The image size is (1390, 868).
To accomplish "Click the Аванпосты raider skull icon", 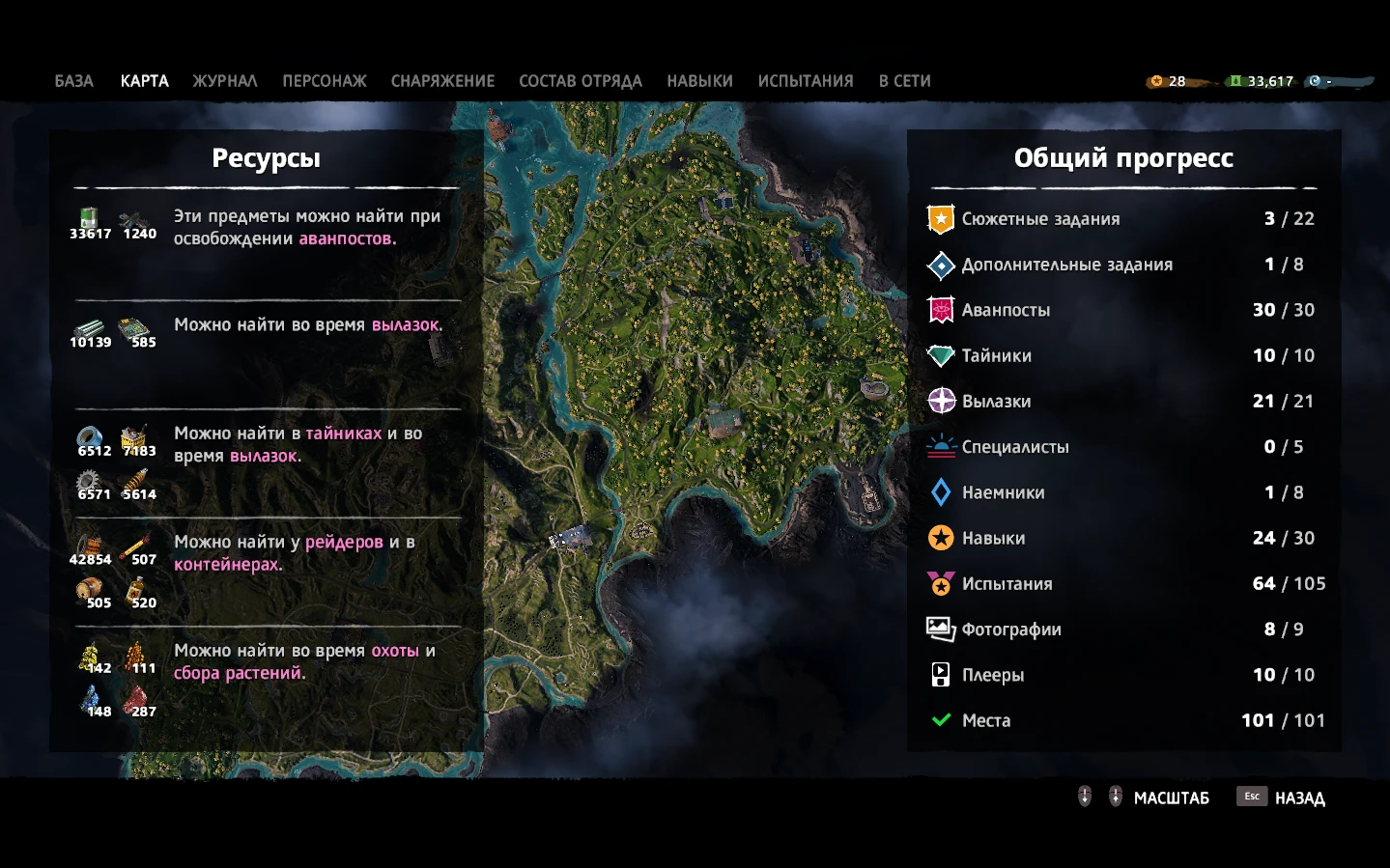I will click(x=940, y=309).
